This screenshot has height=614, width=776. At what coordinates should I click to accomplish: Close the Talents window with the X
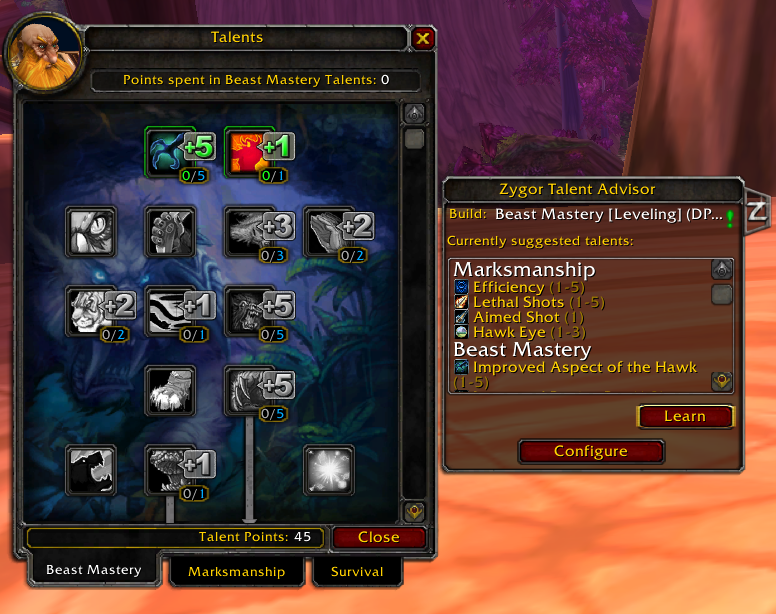(423, 39)
